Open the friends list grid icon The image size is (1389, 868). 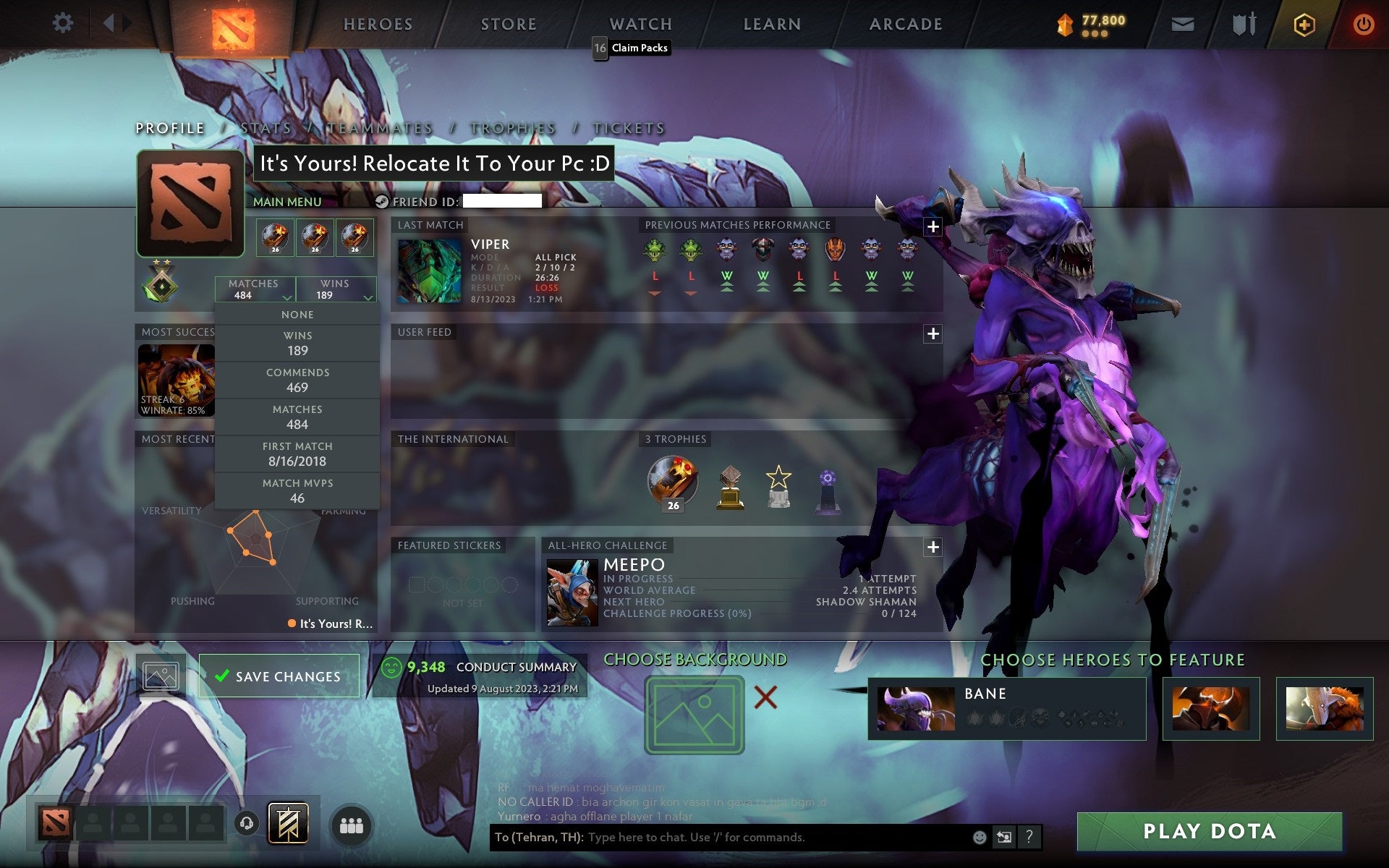click(351, 823)
